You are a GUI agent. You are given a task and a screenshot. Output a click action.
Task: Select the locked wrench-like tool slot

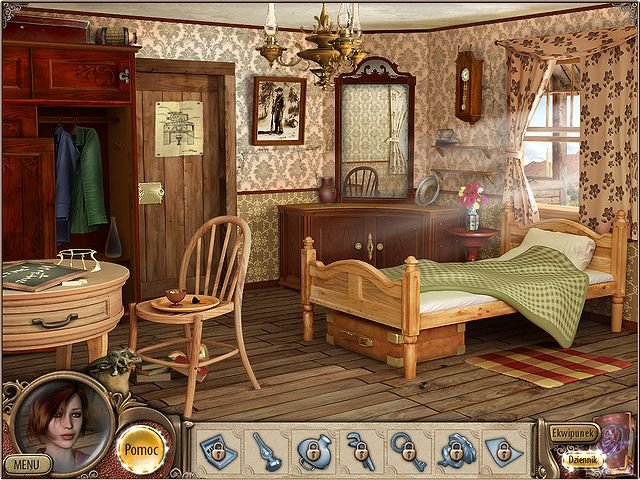[360, 450]
